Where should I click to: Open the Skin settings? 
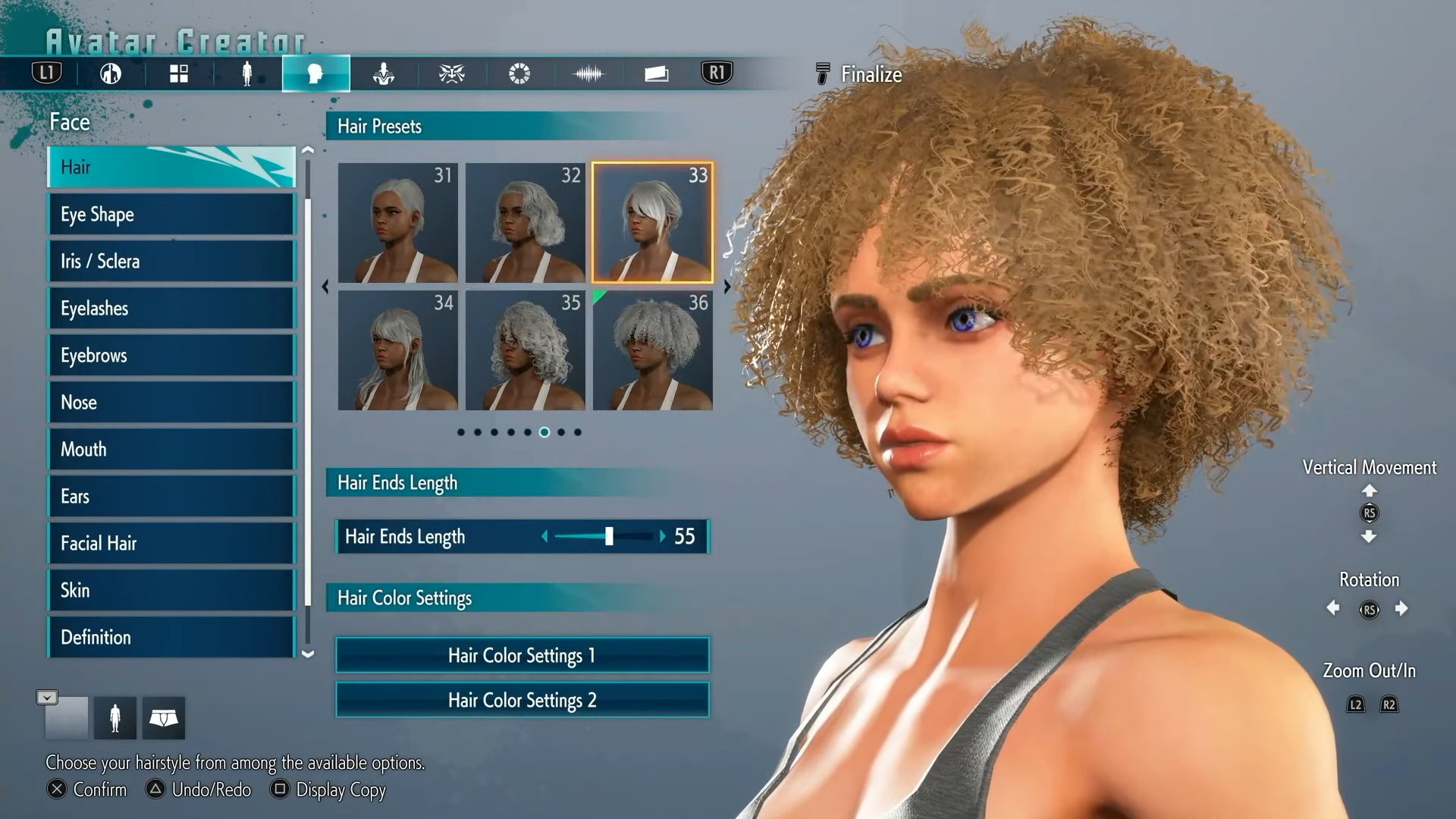coord(171,591)
